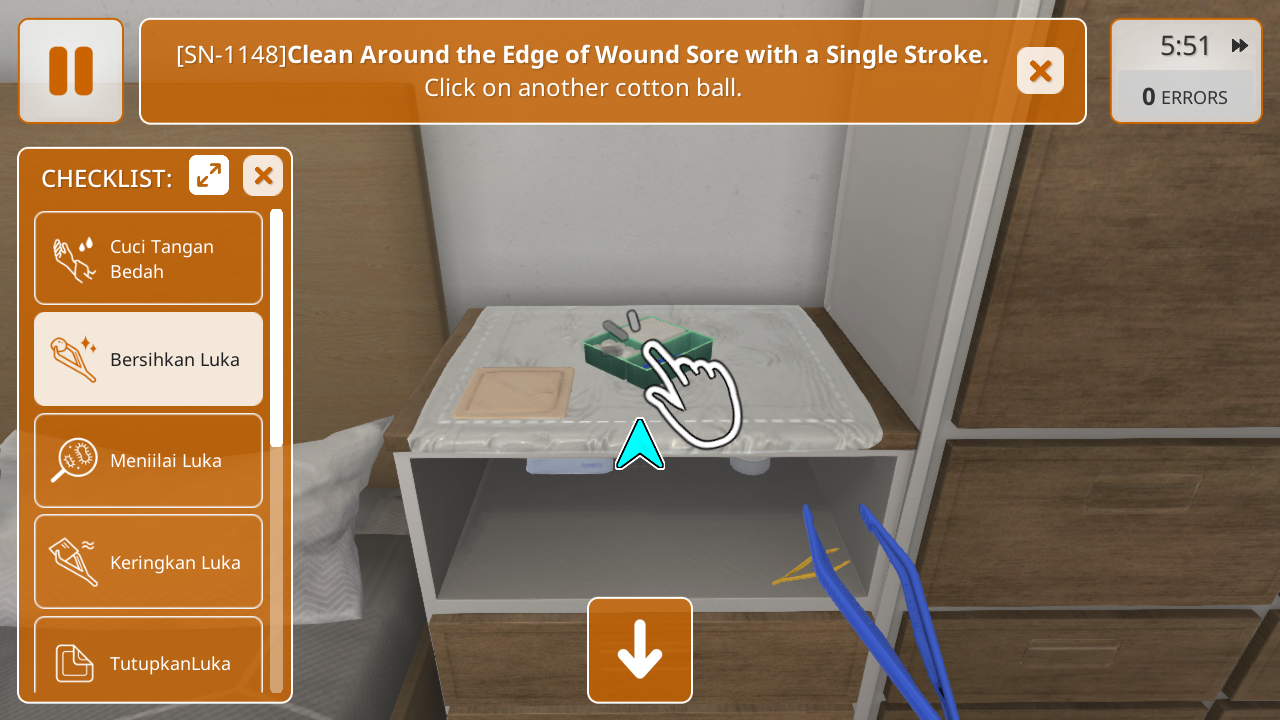Viewport: 1280px width, 720px height.
Task: Fast-forward the timer
Action: [x=1240, y=46]
